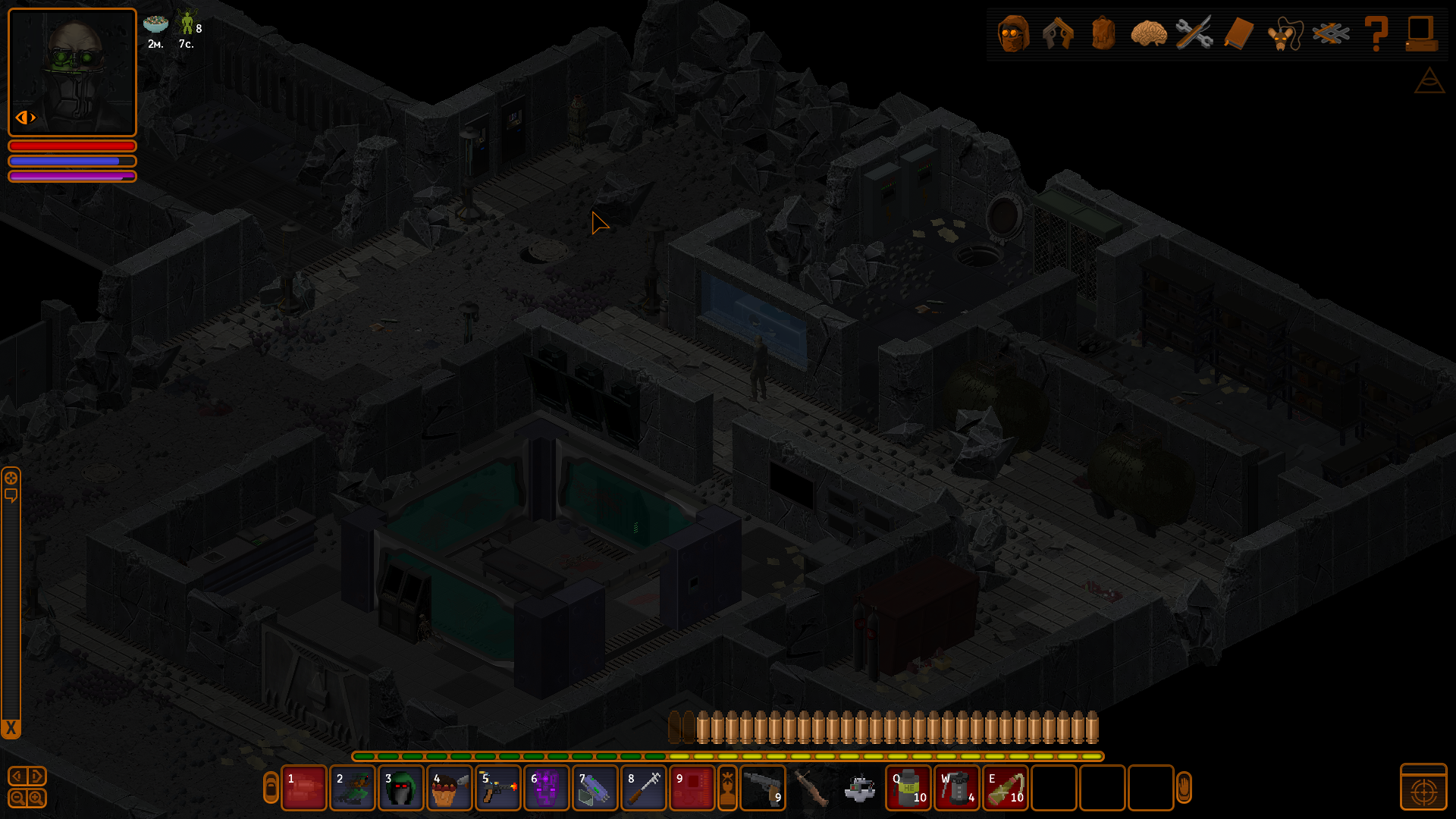Open the brain psi abilities window
Image resolution: width=1456 pixels, height=819 pixels.
point(1148,33)
